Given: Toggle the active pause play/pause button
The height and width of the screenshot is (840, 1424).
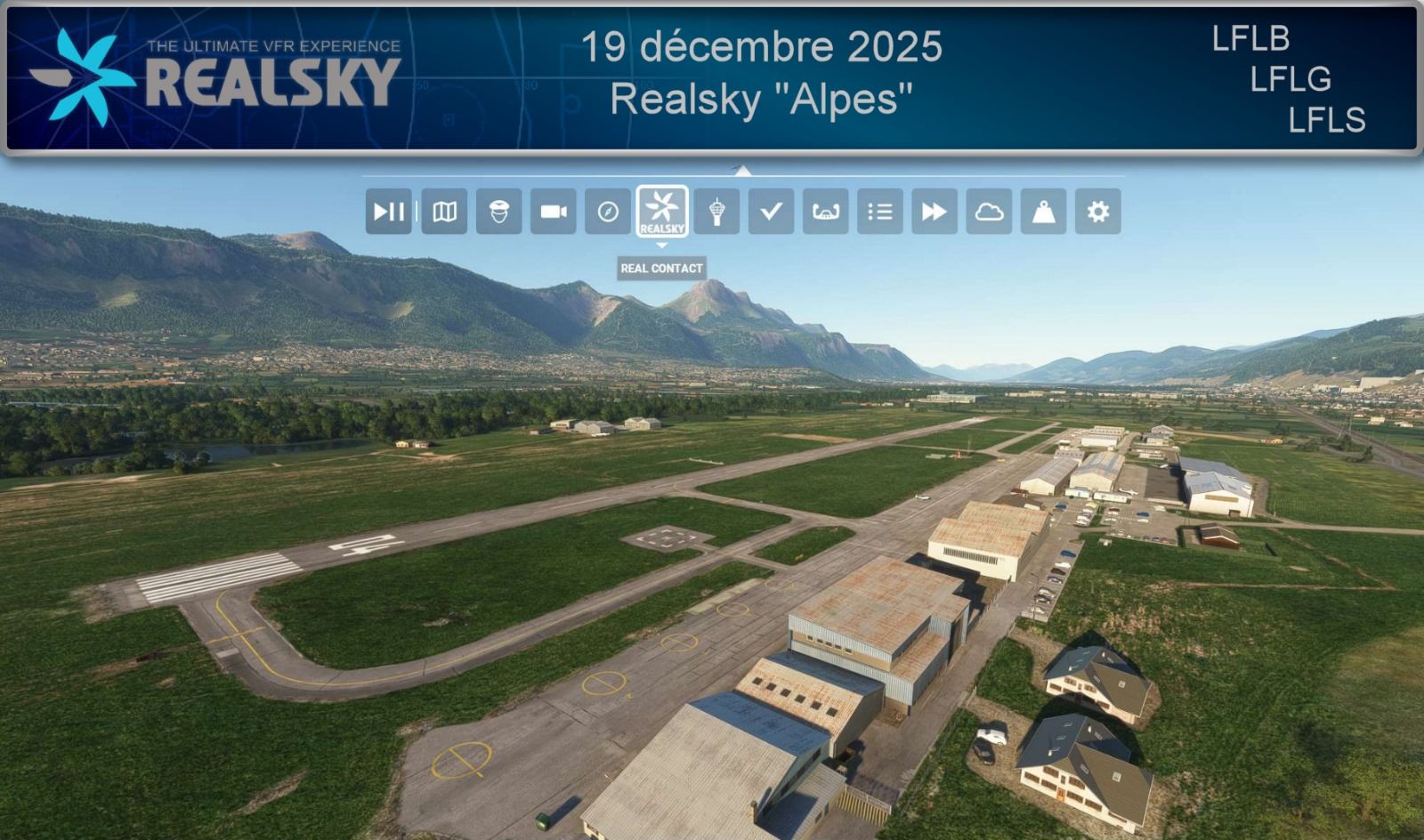Looking at the screenshot, I should click(389, 212).
